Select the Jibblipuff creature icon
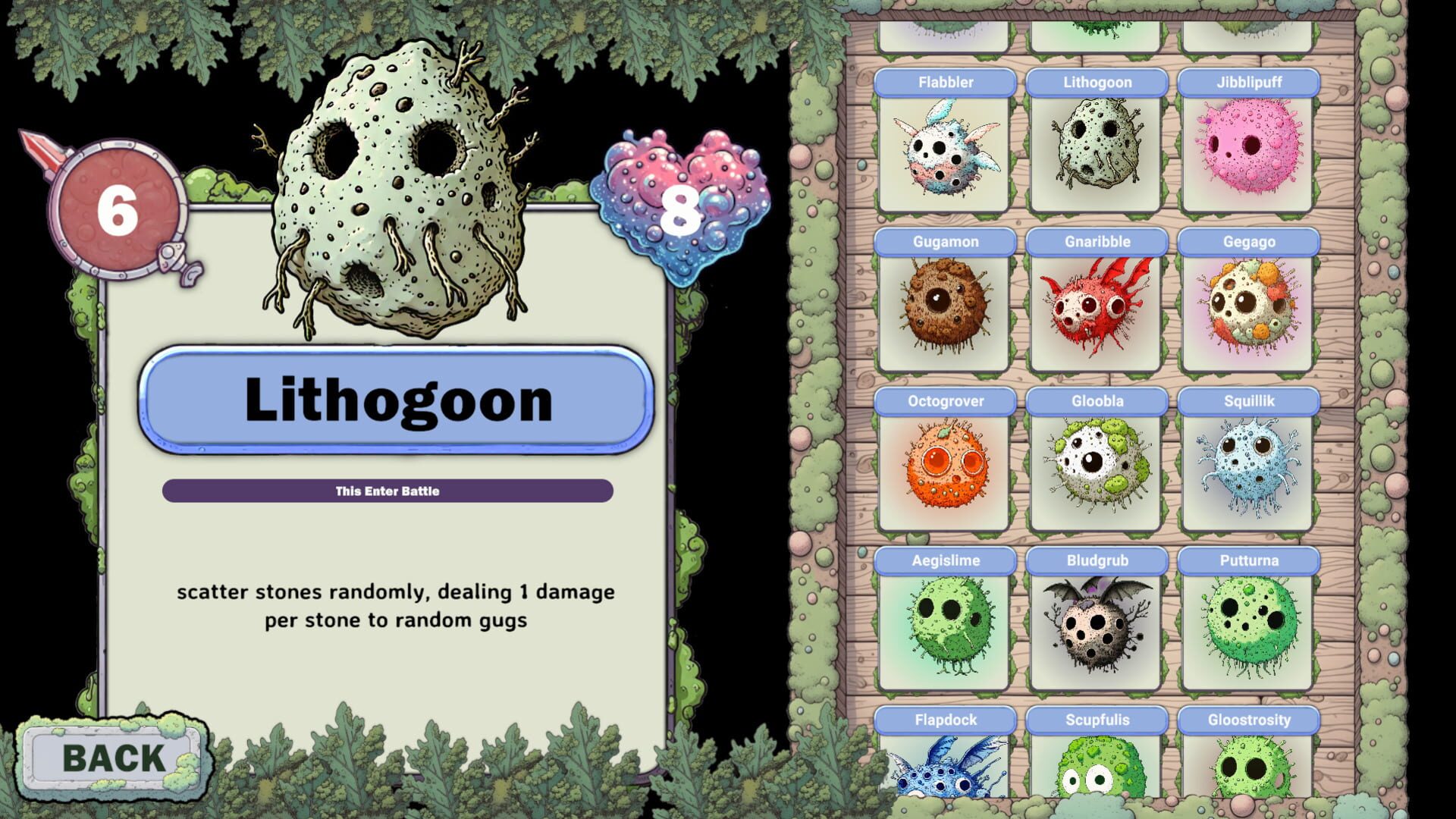1456x819 pixels. coord(1247,152)
